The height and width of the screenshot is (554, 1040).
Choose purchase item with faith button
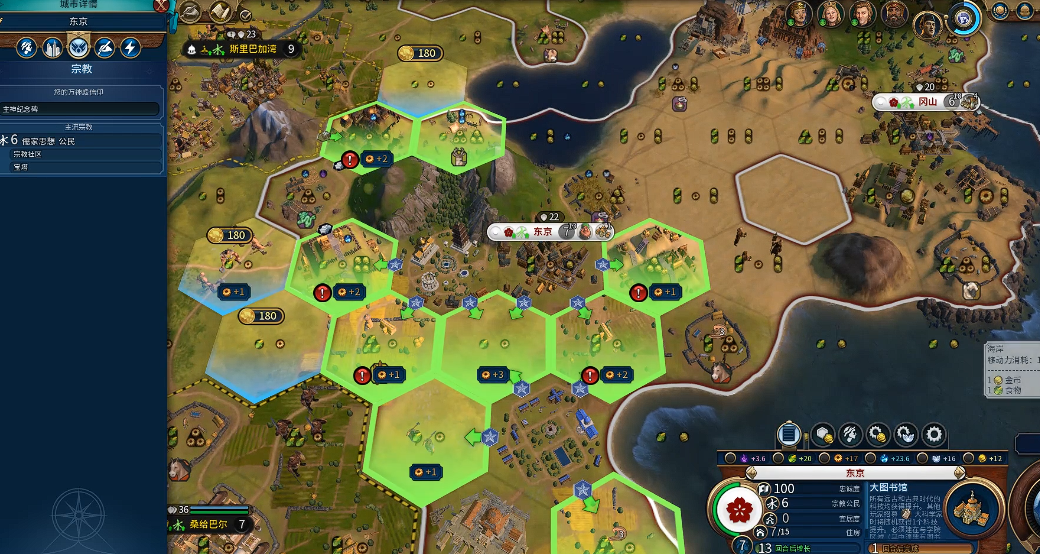(906, 434)
